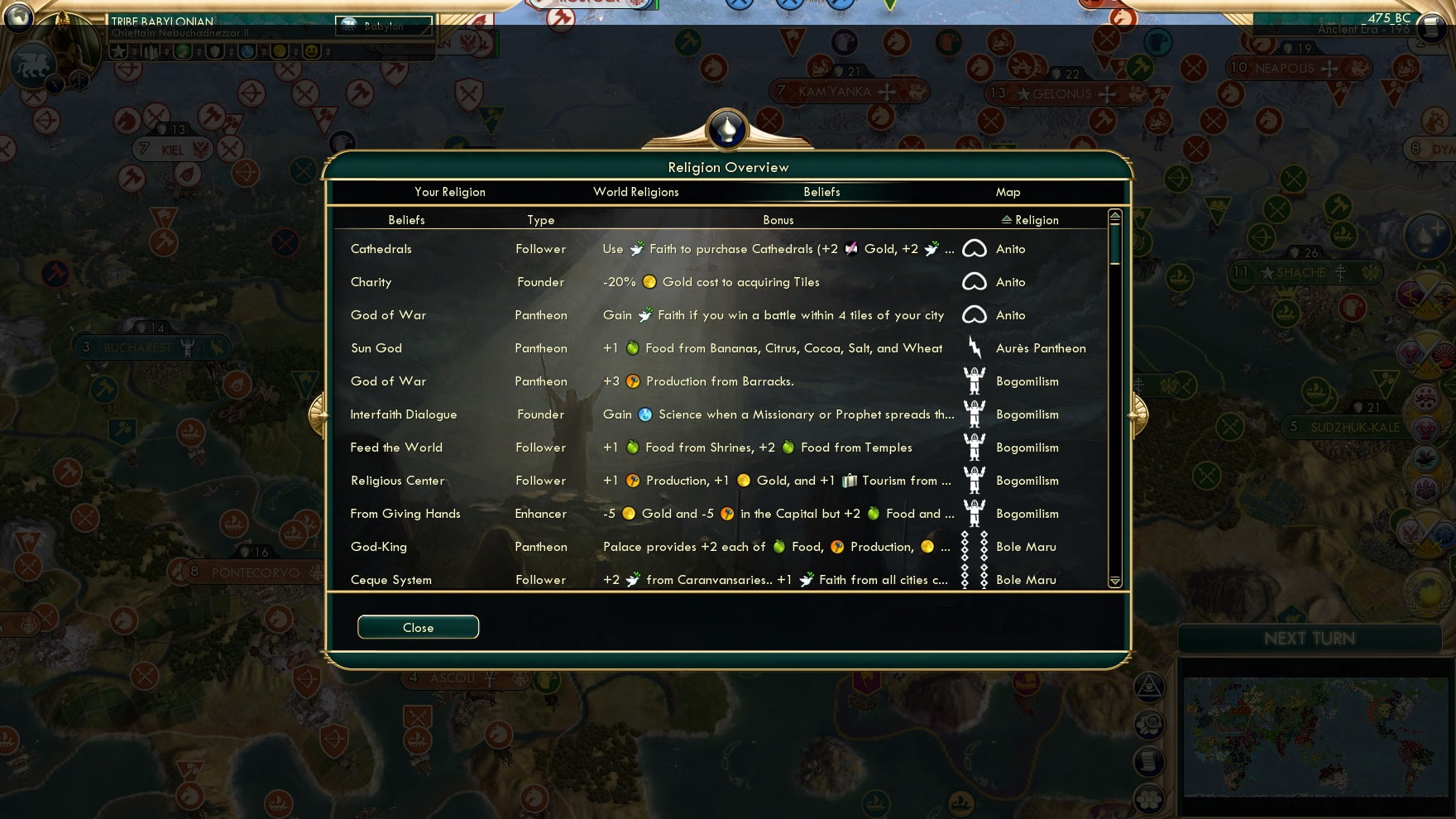Click the Anito cloud icon beside Charity

[x=975, y=282]
